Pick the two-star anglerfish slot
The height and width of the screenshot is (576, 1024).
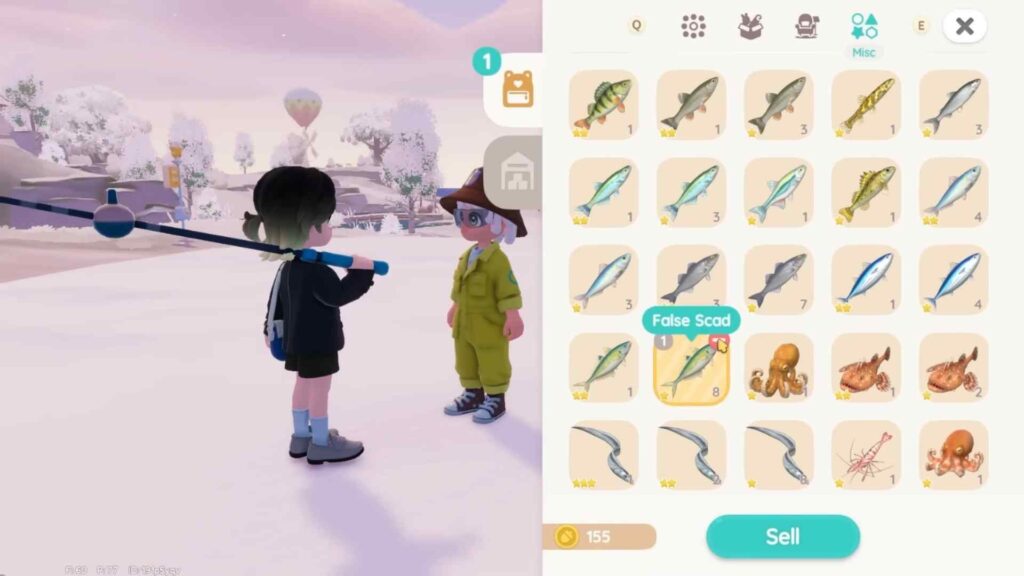click(x=866, y=368)
